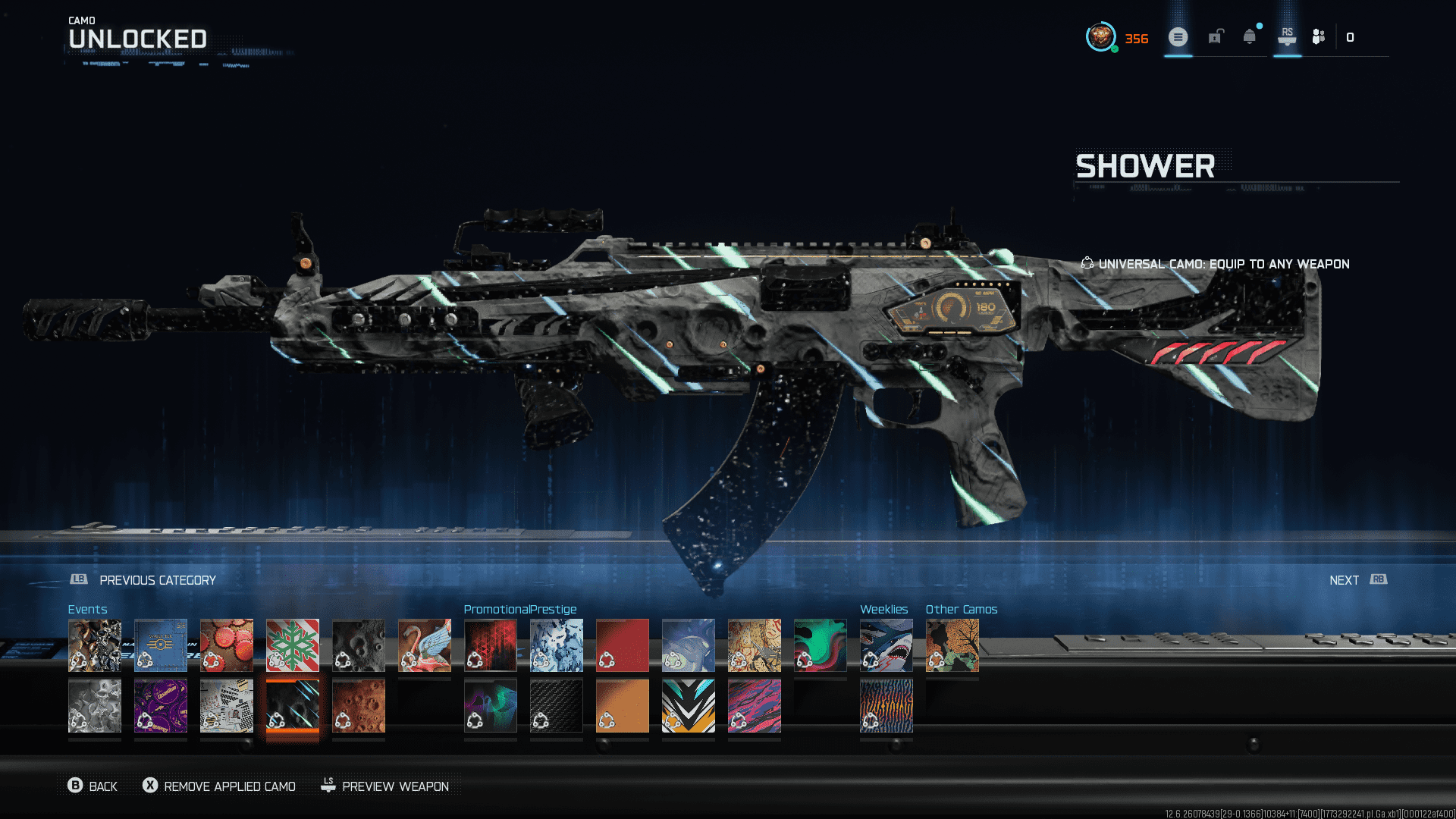Select the snowflake candy-cane camo in Events
The height and width of the screenshot is (819, 1456).
(x=293, y=645)
